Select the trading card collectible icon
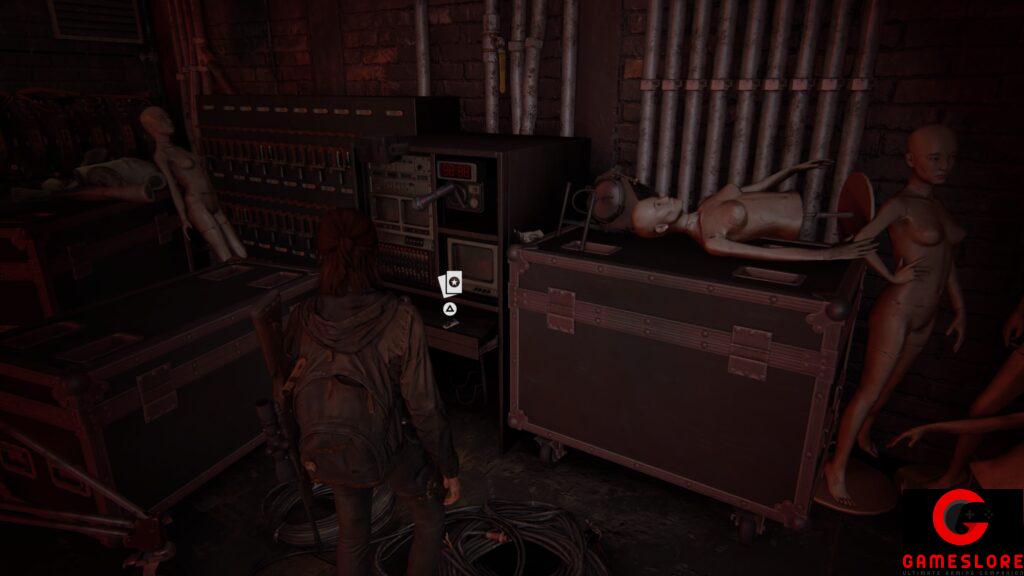The height and width of the screenshot is (576, 1024). [451, 284]
